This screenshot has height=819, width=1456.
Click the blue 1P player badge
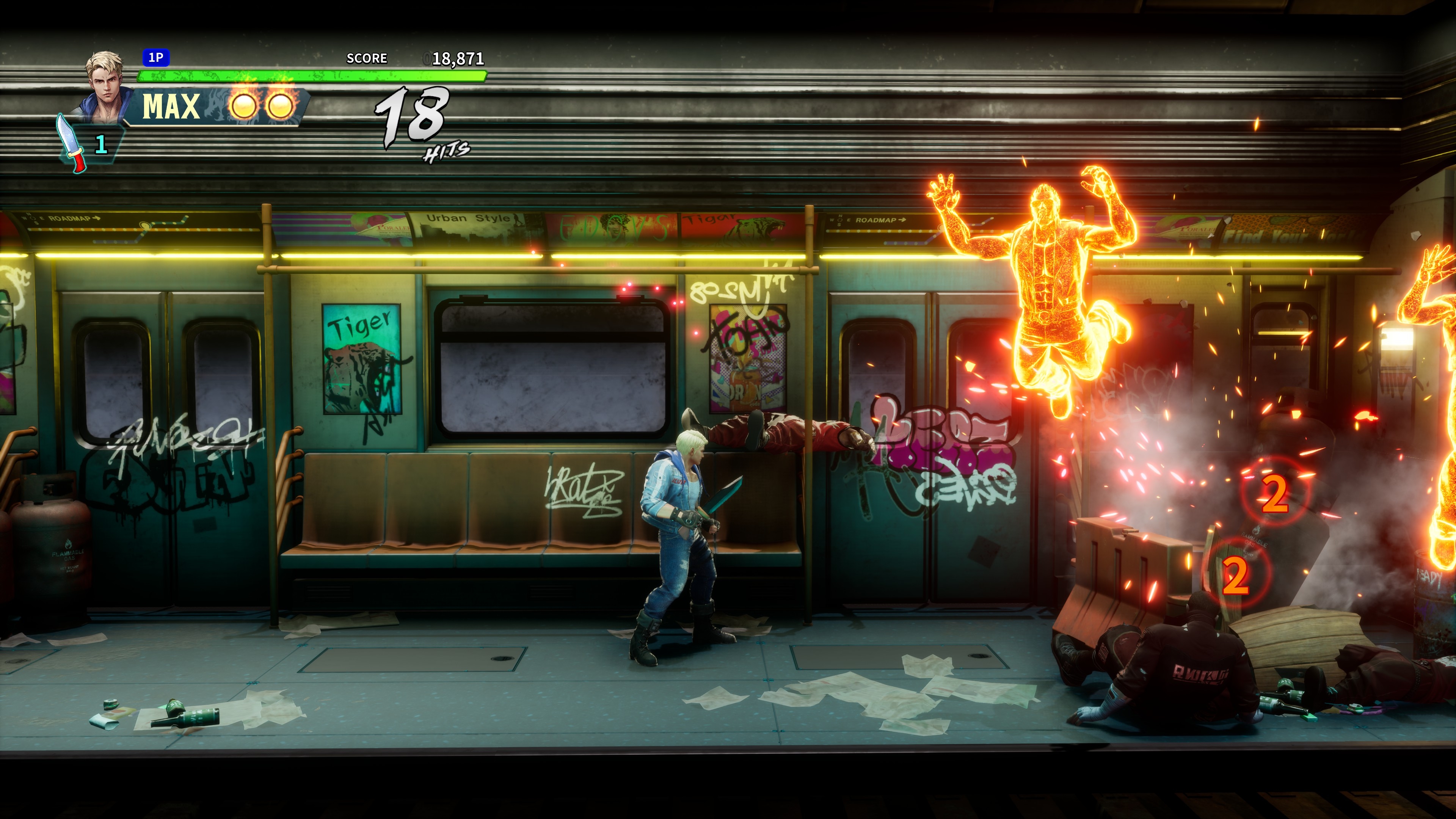[155, 58]
